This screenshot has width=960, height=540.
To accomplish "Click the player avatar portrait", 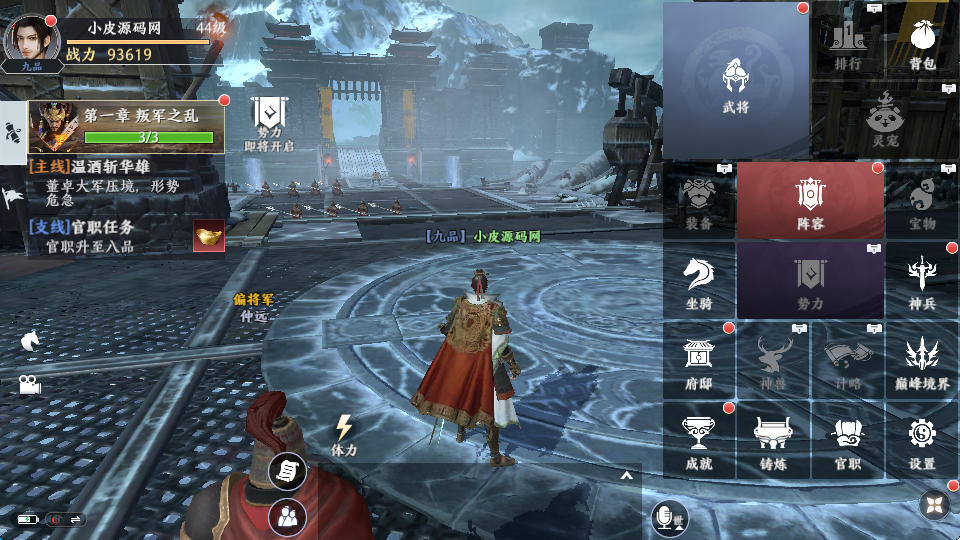I will tap(31, 39).
